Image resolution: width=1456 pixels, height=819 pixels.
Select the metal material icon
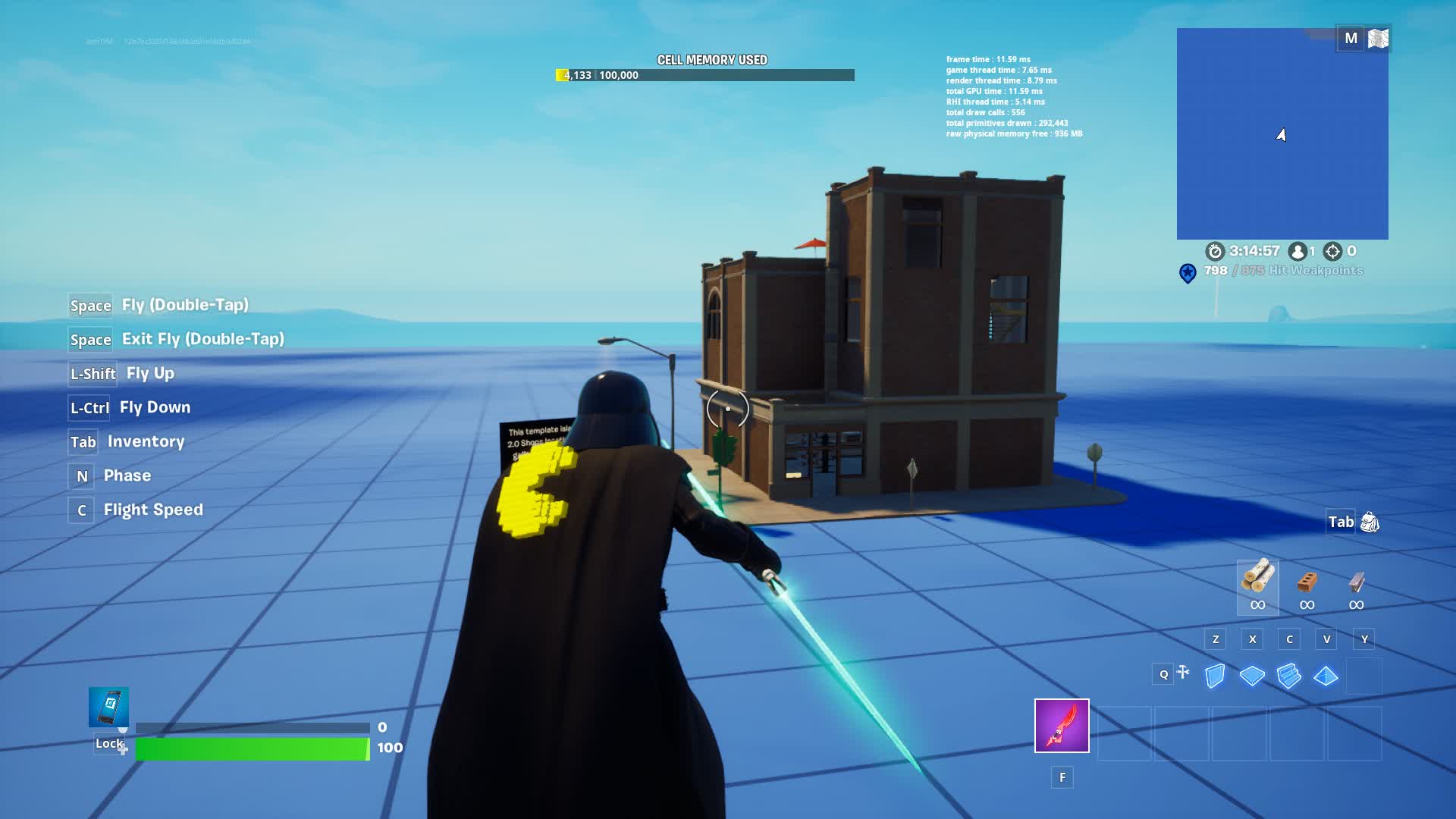(1354, 582)
